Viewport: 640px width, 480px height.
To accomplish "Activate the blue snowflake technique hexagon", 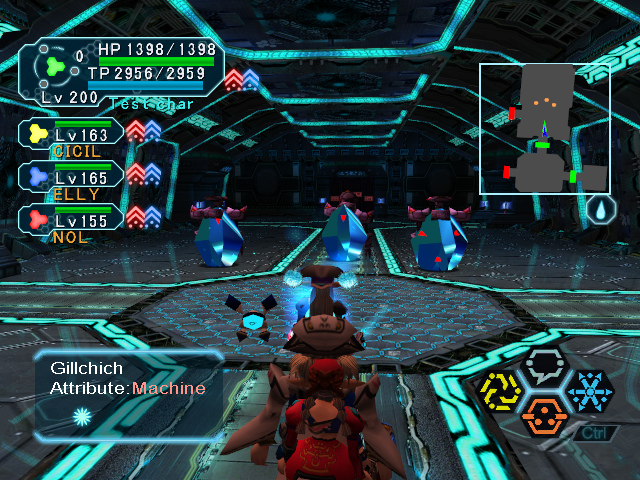I will tap(589, 390).
